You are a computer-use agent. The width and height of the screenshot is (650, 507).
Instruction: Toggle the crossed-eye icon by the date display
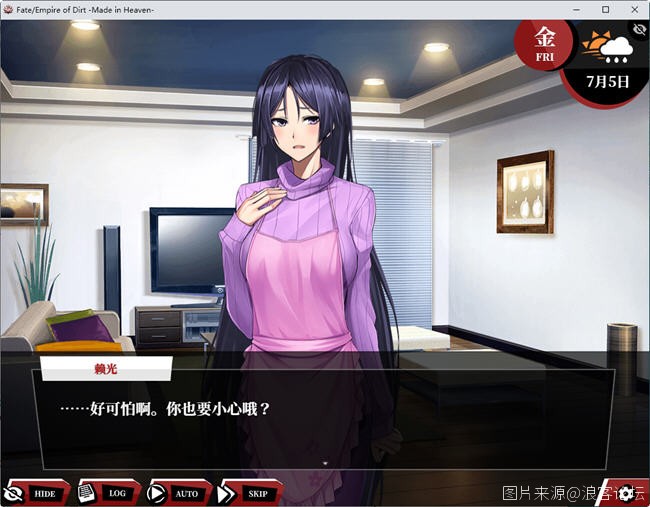(638, 31)
